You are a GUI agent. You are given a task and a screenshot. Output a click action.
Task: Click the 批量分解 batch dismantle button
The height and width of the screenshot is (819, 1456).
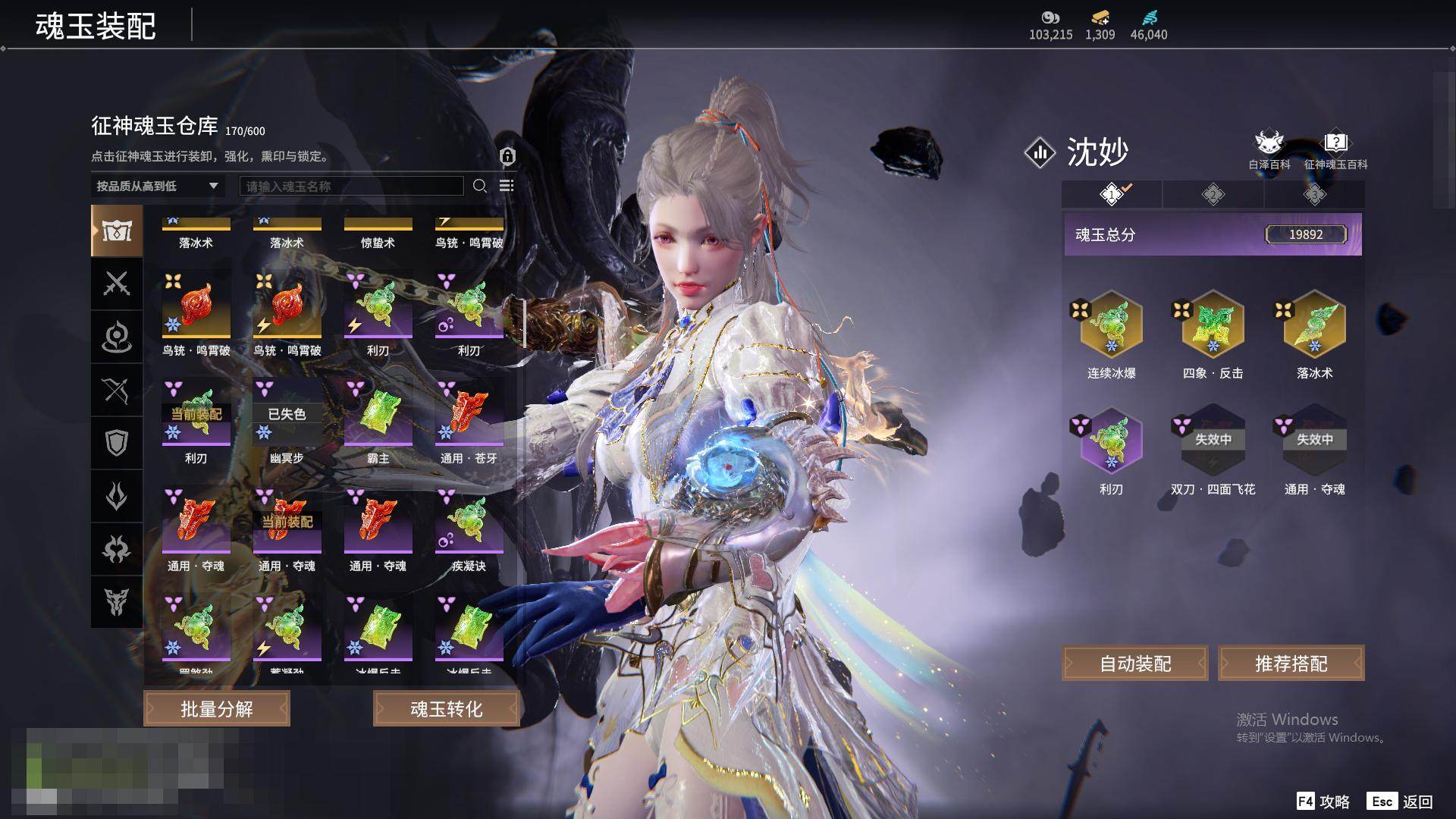217,709
